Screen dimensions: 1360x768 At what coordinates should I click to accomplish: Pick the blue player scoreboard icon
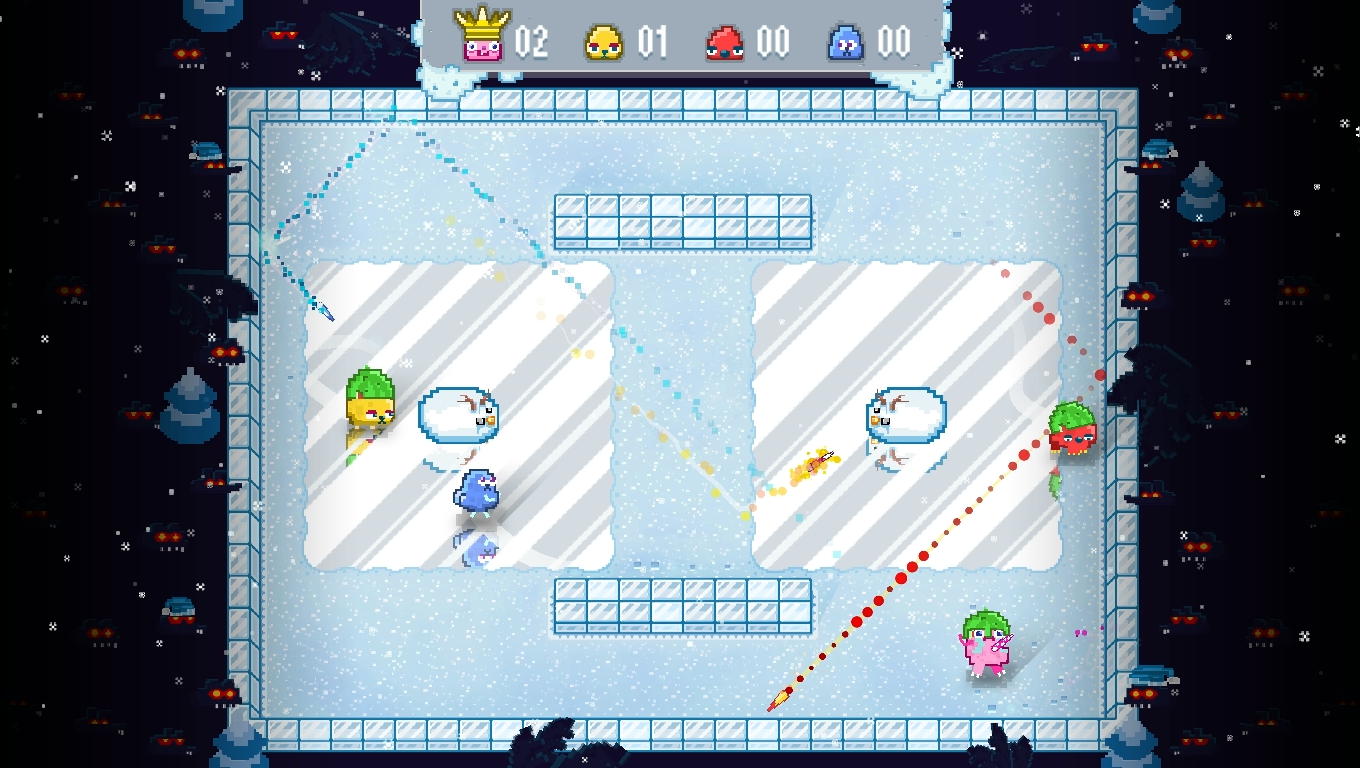pos(846,43)
